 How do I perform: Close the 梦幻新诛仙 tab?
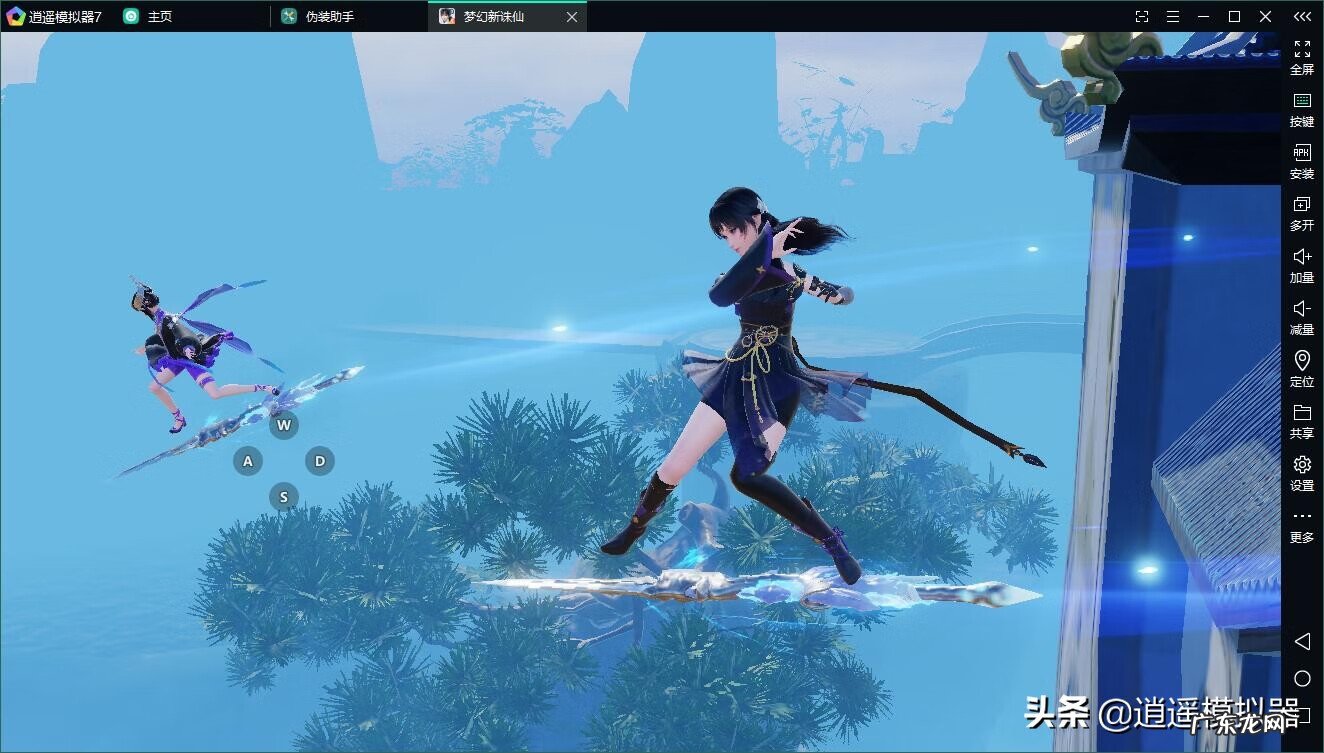point(571,17)
